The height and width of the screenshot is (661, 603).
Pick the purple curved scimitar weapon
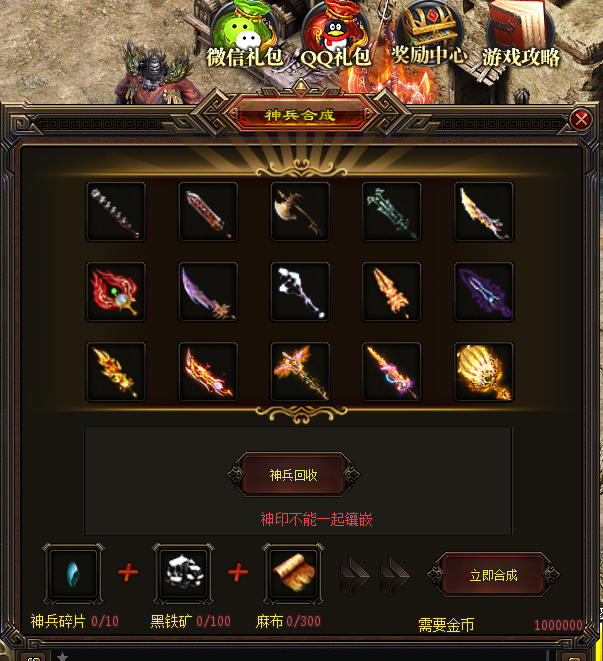point(208,292)
